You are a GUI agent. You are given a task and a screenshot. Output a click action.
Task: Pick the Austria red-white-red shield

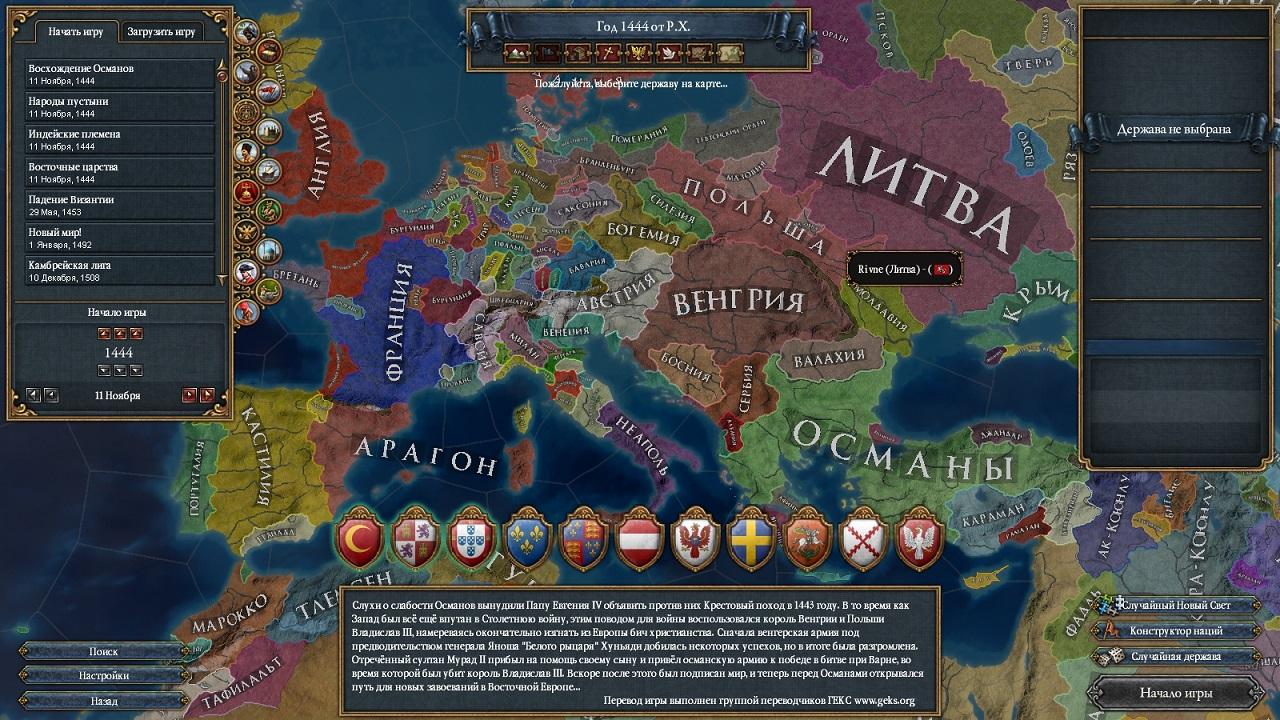pyautogui.click(x=640, y=541)
